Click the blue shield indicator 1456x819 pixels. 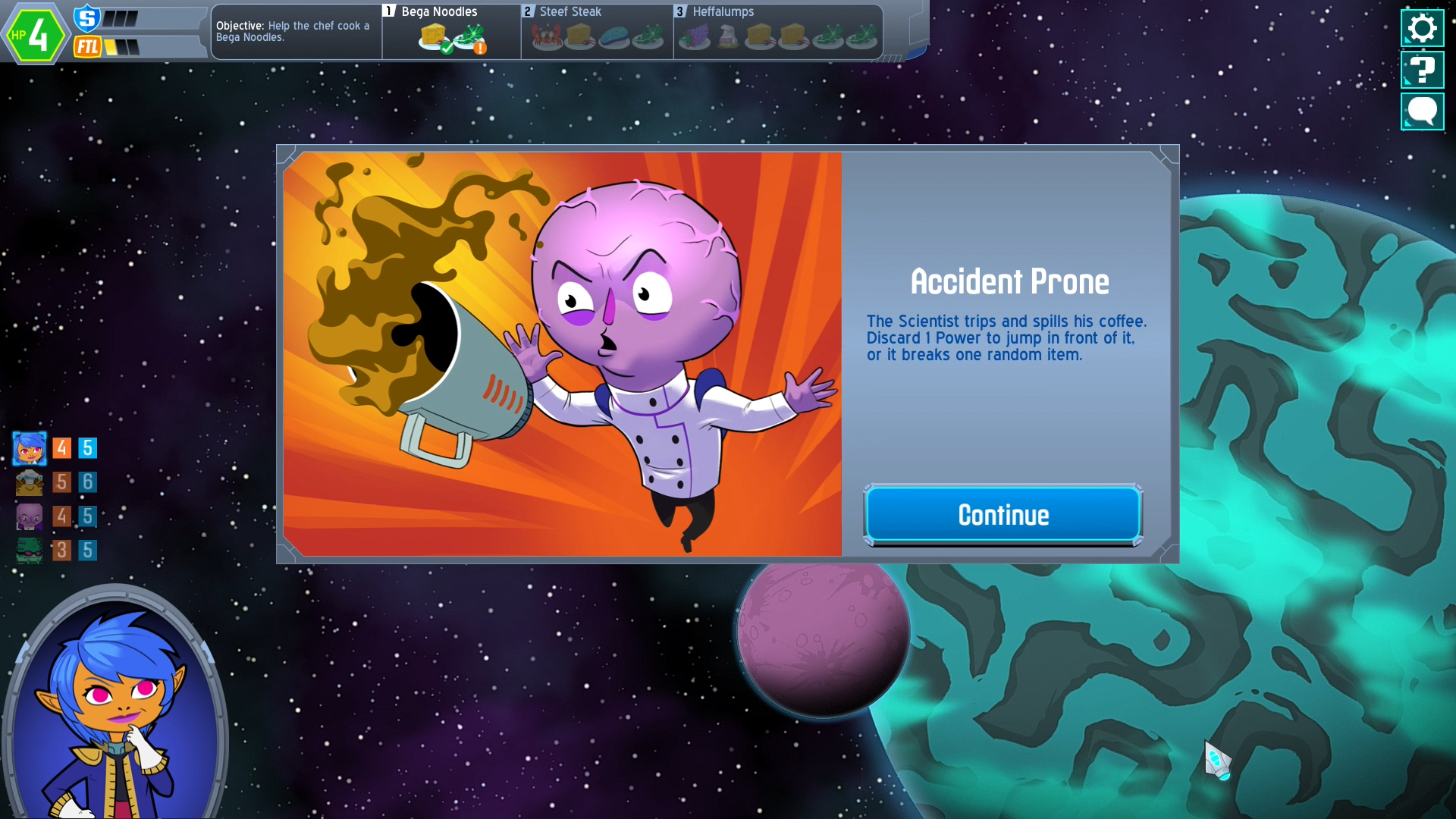(87, 17)
